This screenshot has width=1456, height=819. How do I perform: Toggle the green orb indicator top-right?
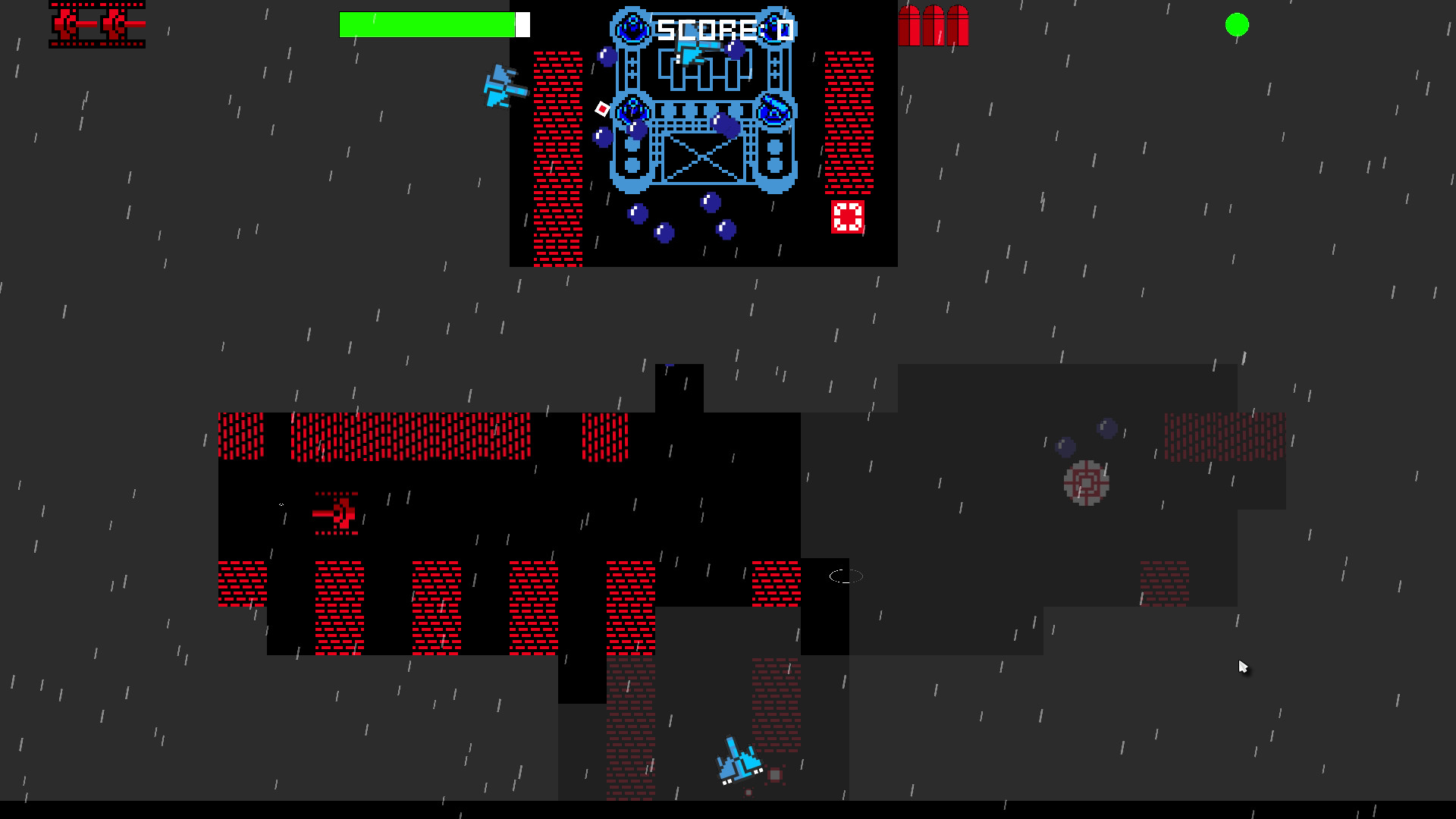pyautogui.click(x=1238, y=25)
